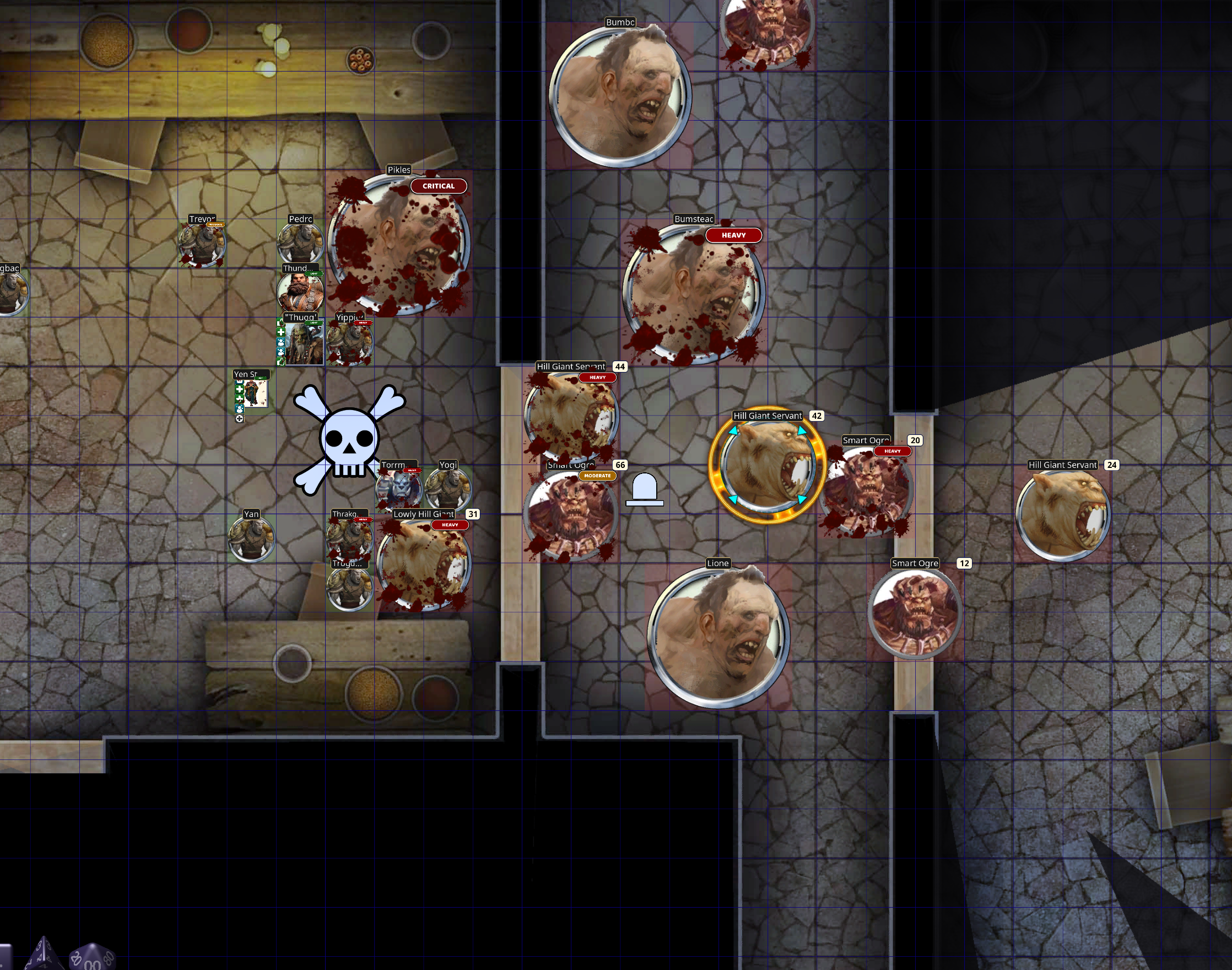The height and width of the screenshot is (970, 1232).
Task: Select the Lione giant token
Action: [x=719, y=636]
